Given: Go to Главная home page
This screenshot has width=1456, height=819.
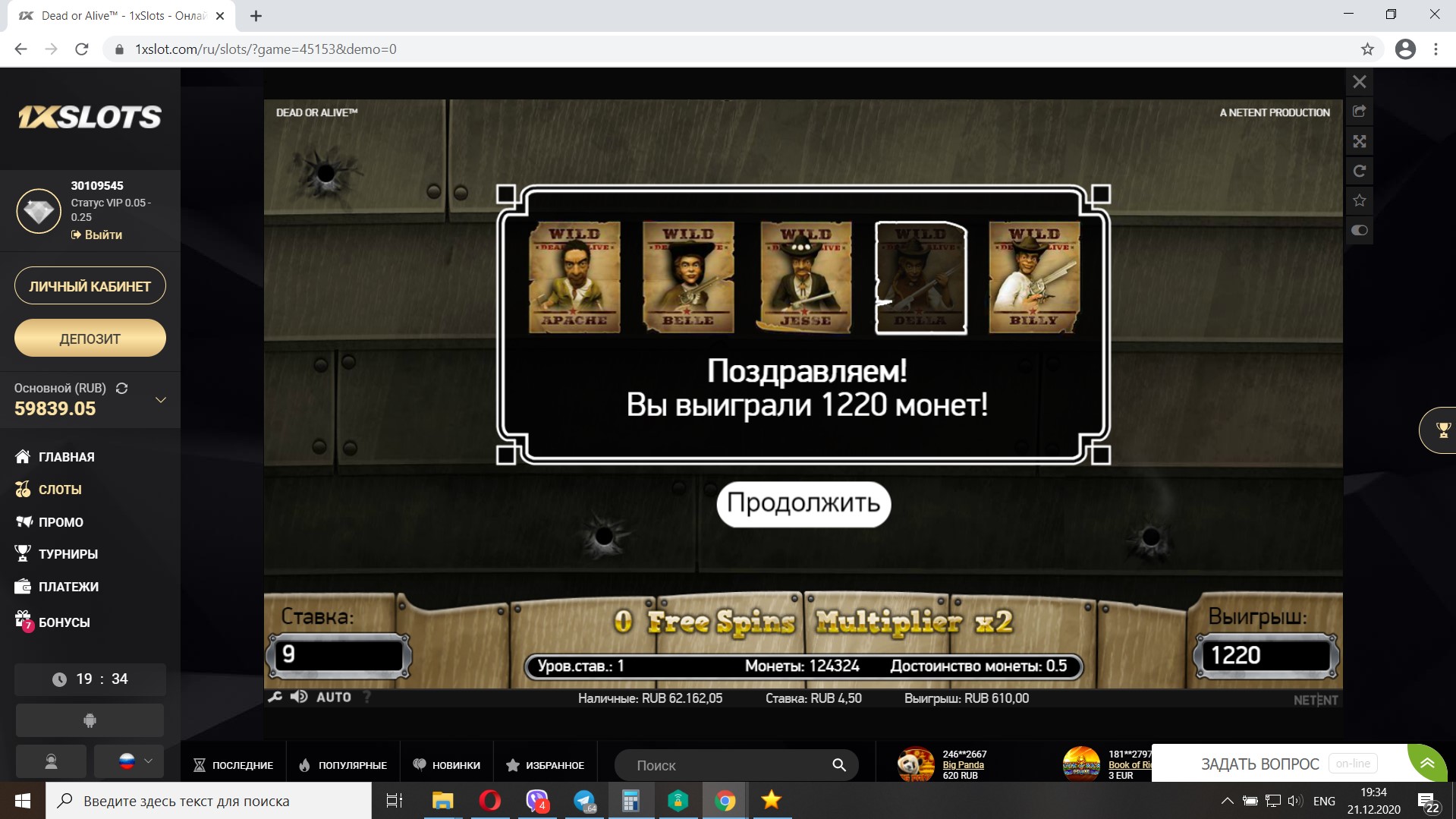Looking at the screenshot, I should pyautogui.click(x=66, y=457).
